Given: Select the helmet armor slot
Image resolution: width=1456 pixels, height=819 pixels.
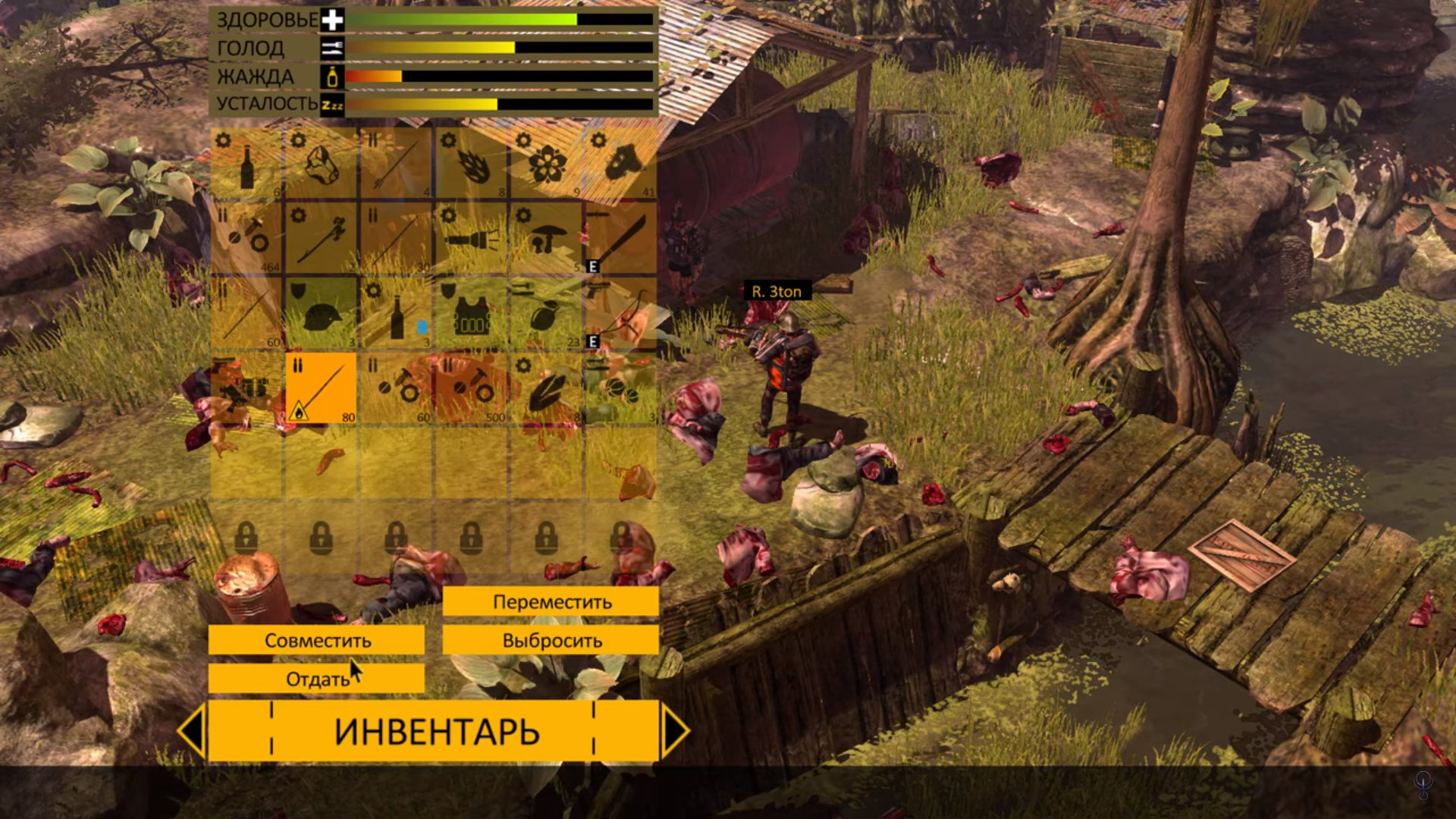Looking at the screenshot, I should [x=322, y=313].
